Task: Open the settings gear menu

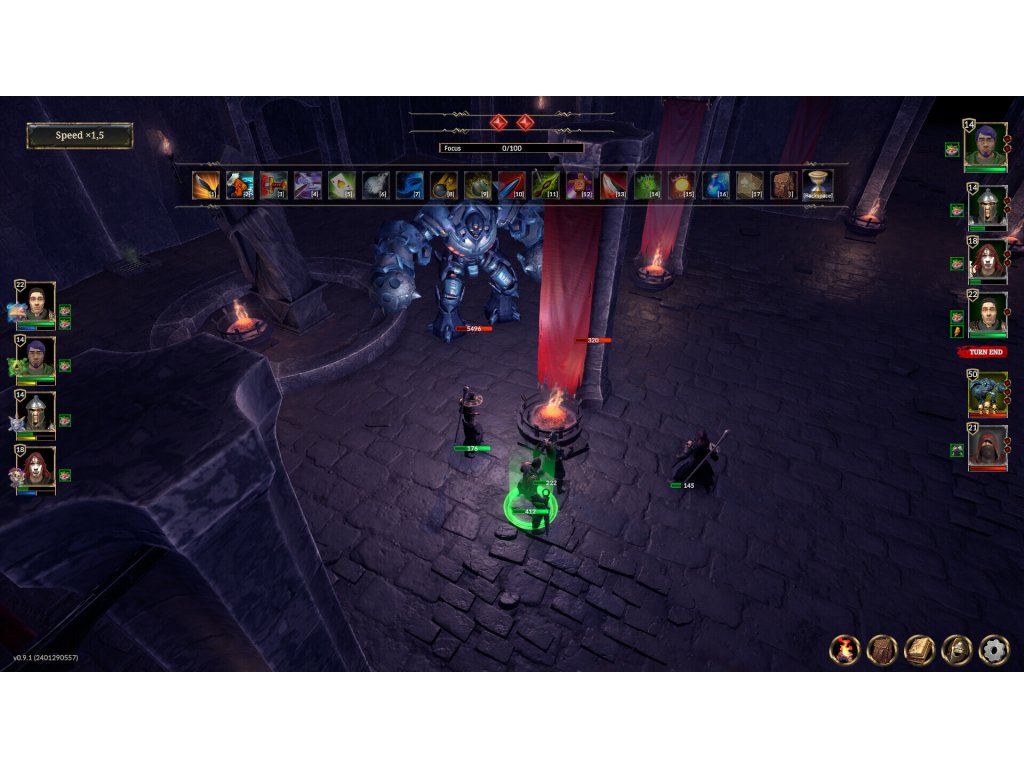Action: 993,650
